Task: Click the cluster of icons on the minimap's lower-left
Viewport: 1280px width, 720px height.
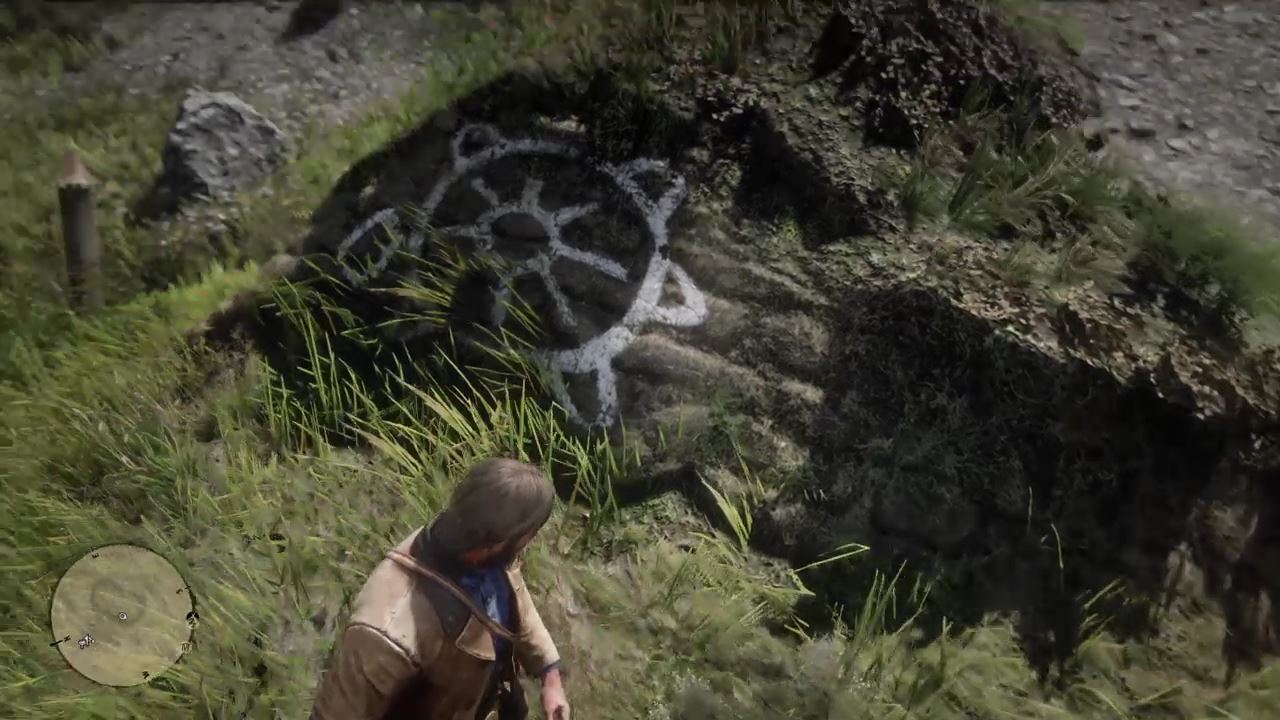Action: coord(85,640)
